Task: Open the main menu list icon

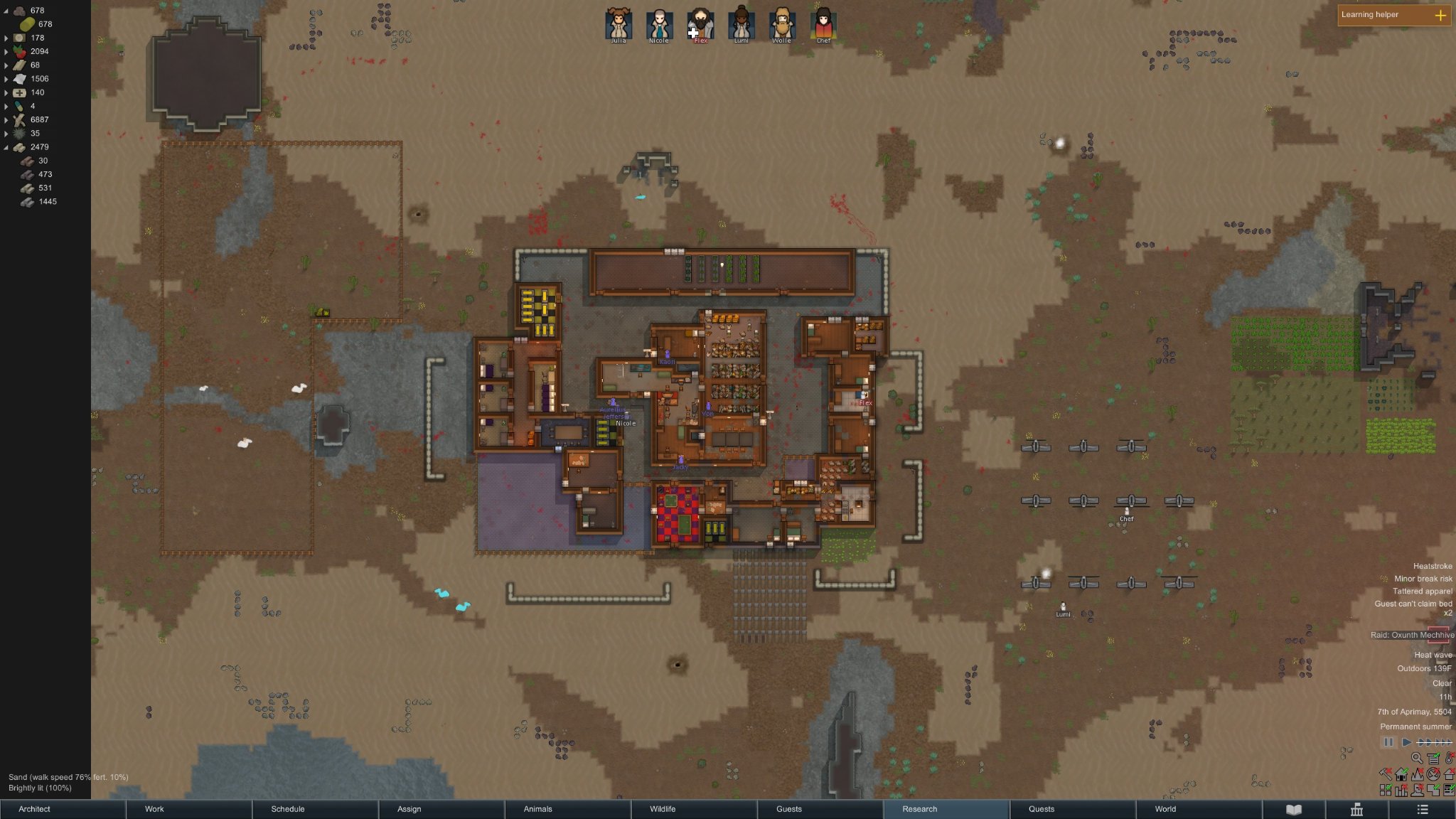Action: (x=1422, y=809)
